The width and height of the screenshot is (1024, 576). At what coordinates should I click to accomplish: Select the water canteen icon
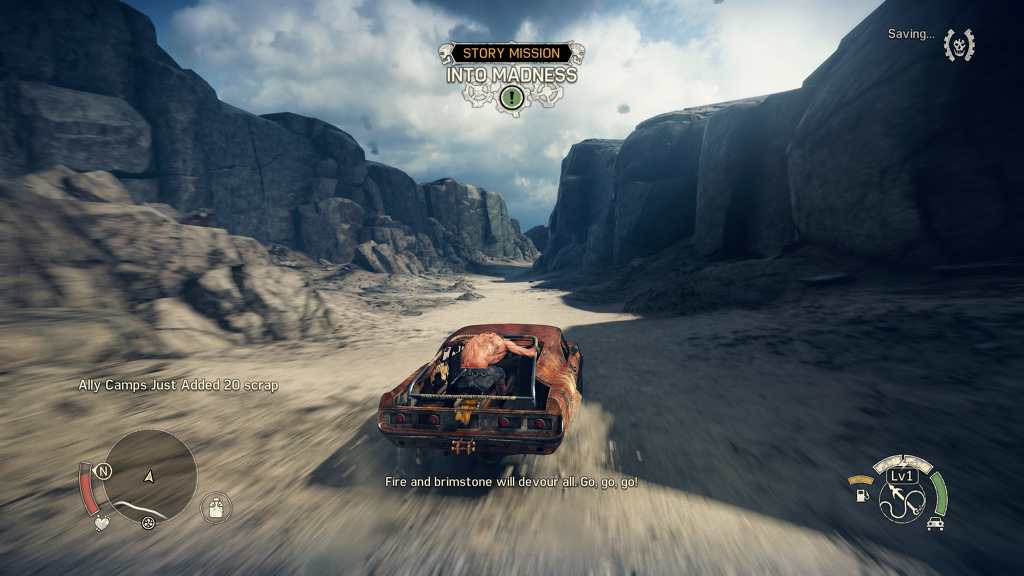pyautogui.click(x=214, y=508)
